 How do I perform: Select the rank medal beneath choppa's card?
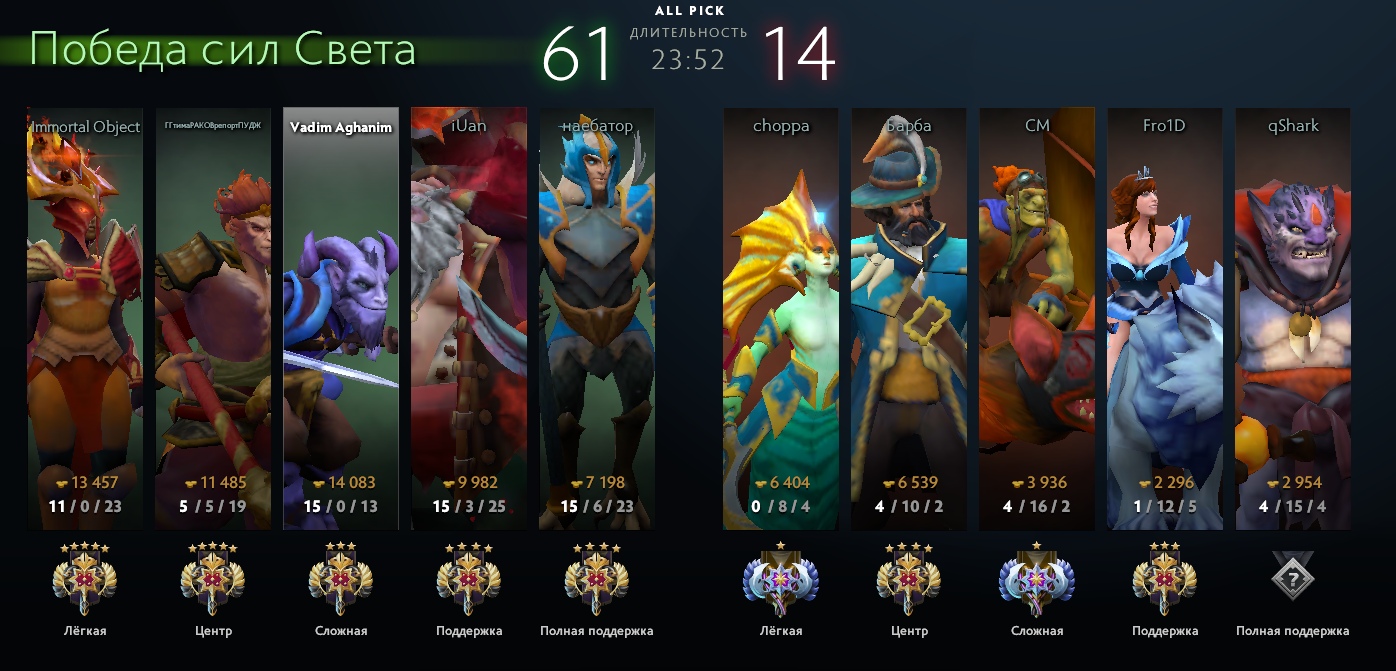coord(781,579)
